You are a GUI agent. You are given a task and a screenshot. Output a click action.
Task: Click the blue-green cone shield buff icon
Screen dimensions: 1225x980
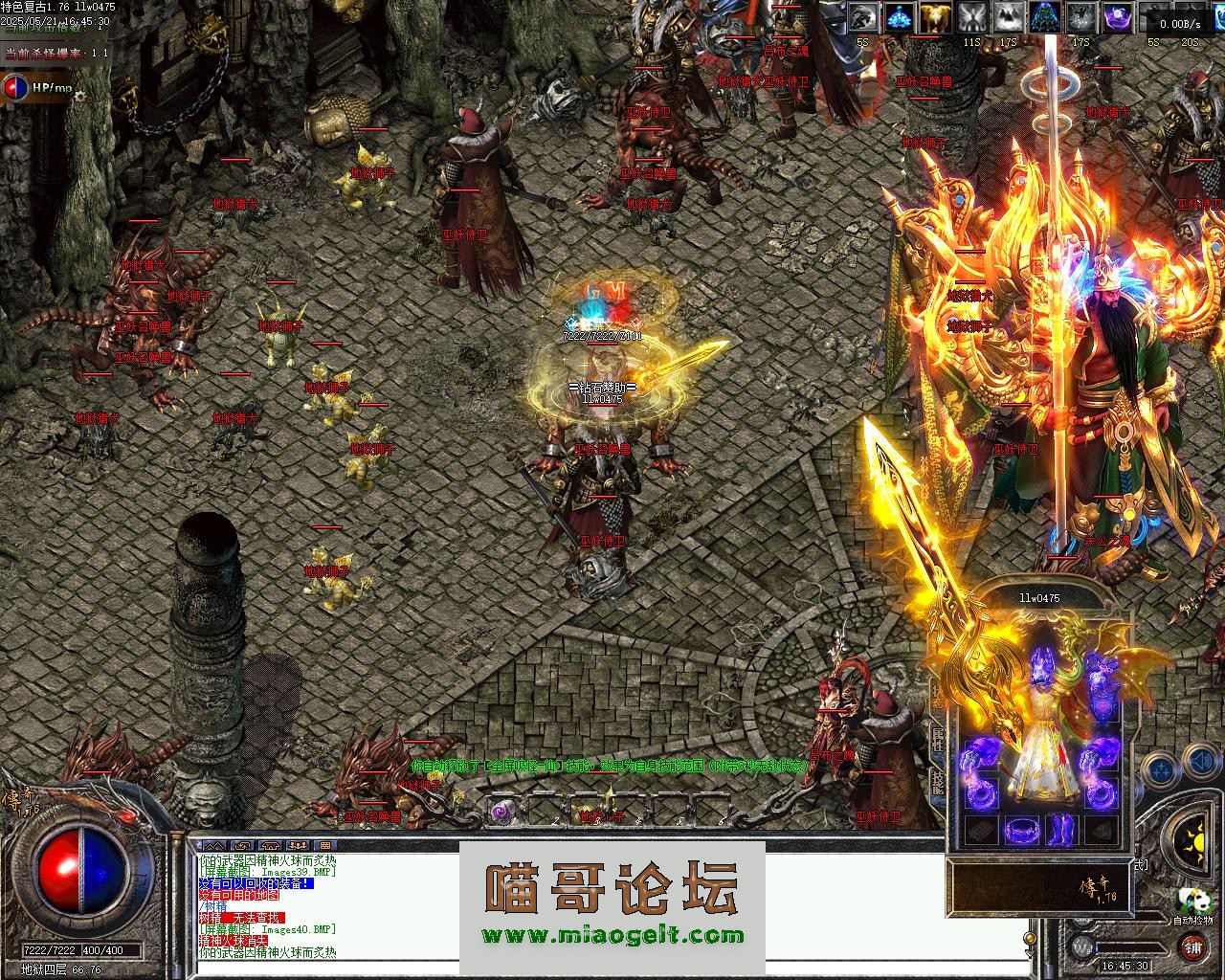(x=1045, y=17)
